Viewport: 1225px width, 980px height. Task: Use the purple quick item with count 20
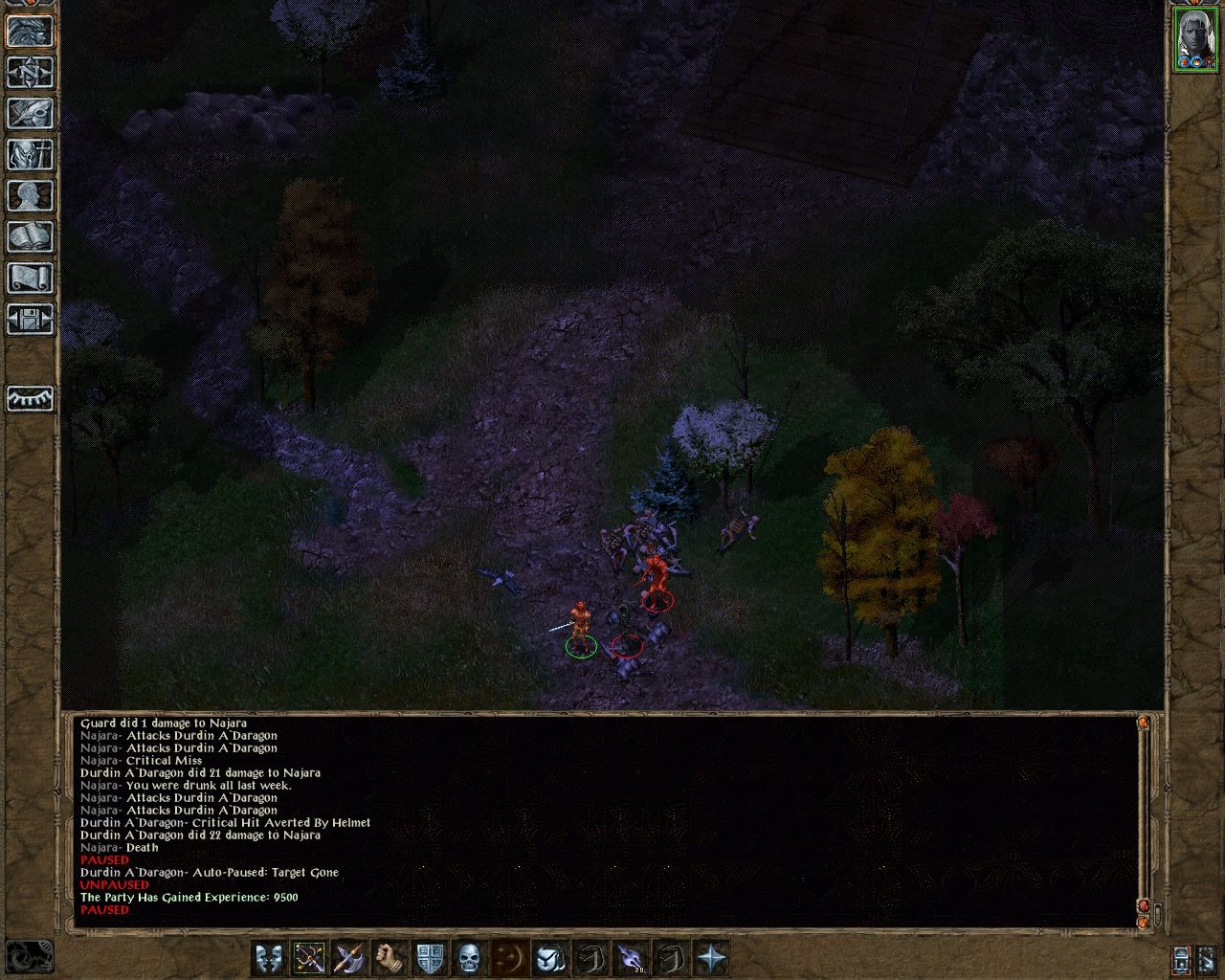[x=630, y=957]
